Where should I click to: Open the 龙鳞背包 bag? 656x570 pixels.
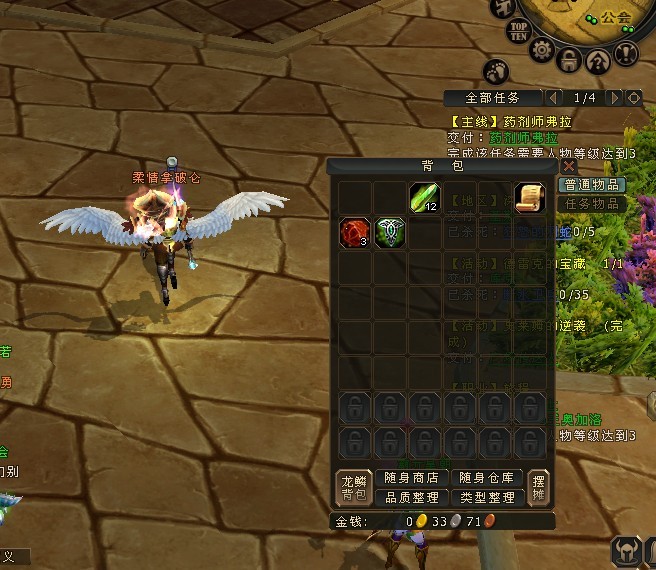(x=352, y=487)
